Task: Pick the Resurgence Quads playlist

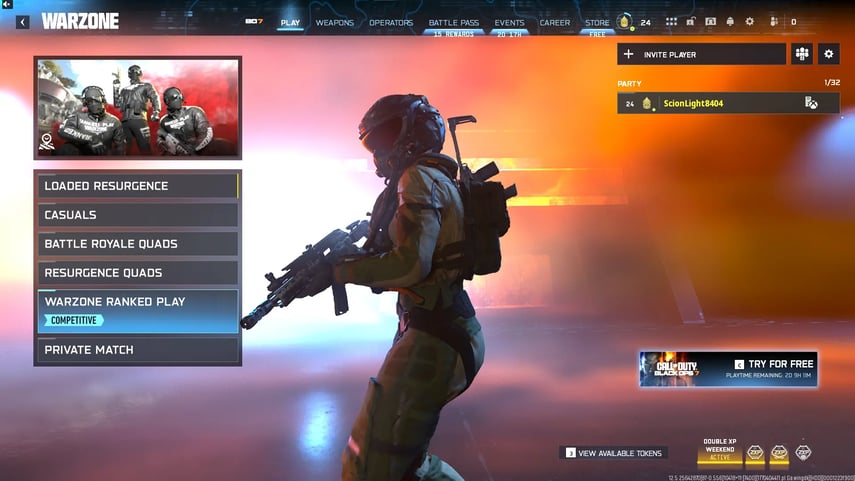Action: click(138, 273)
